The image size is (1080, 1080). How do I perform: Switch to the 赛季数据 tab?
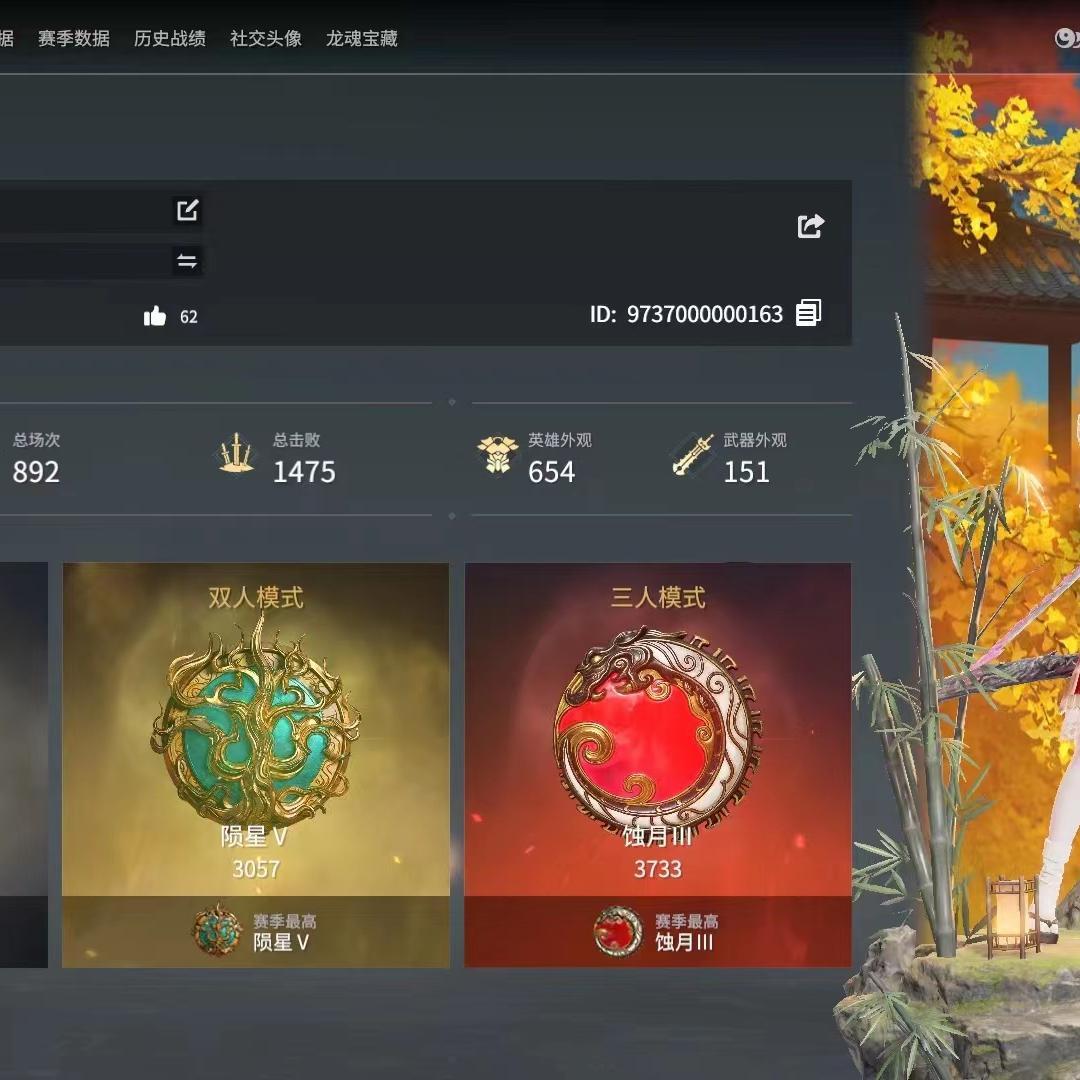point(74,39)
